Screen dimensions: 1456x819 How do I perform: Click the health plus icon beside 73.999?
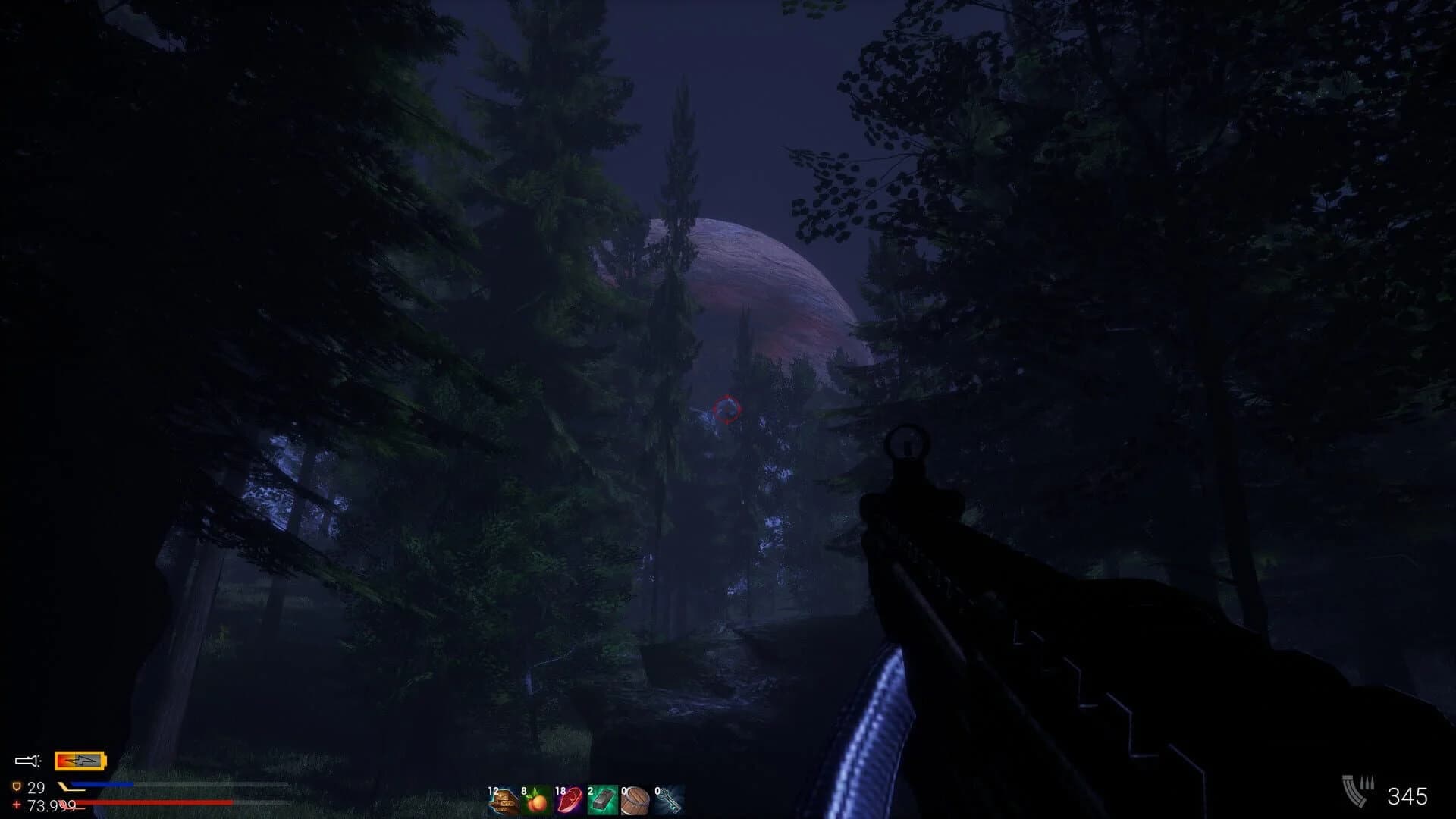[16, 805]
